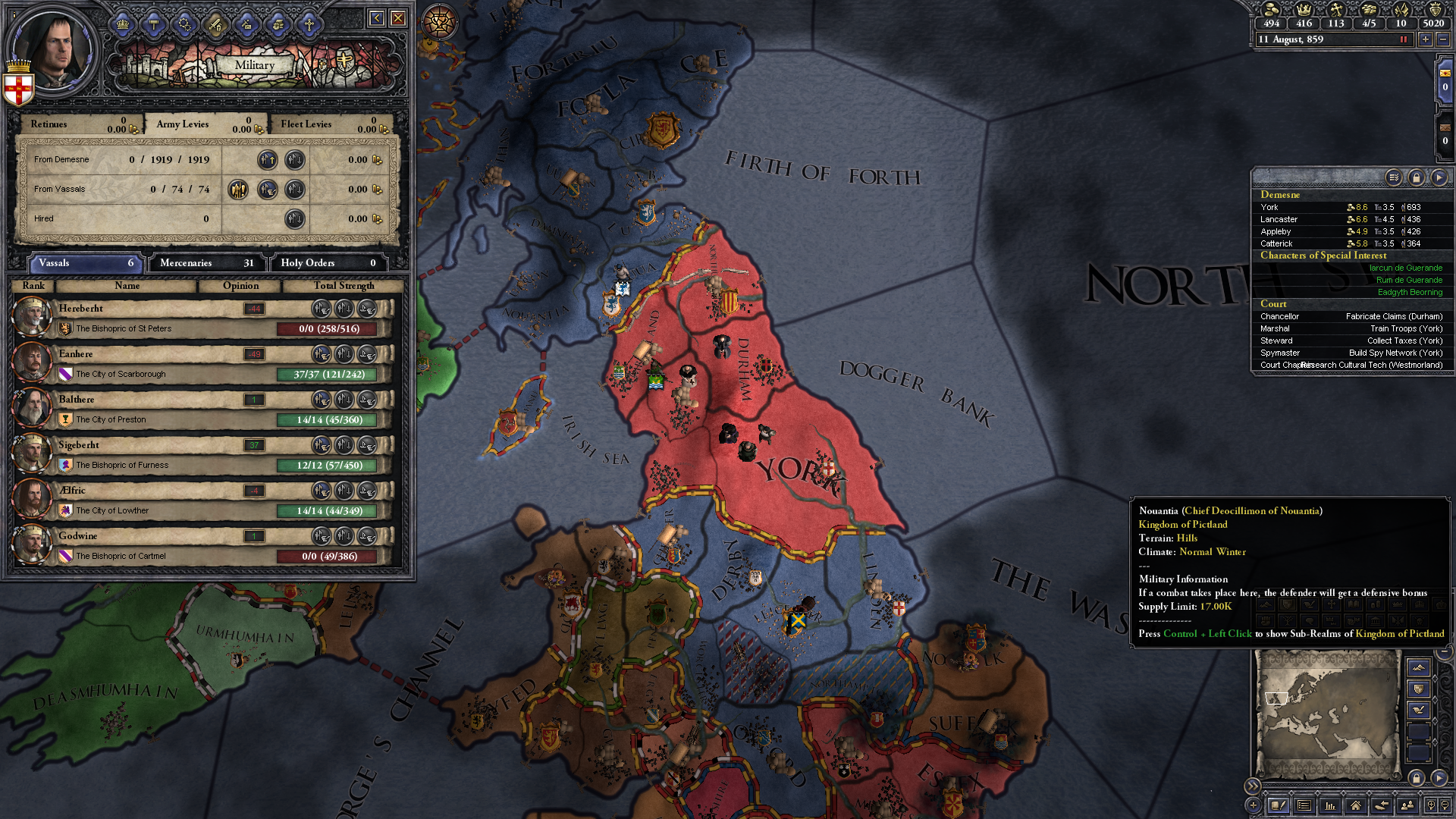
Task: Unpause the game with the pause button
Action: (x=1404, y=39)
